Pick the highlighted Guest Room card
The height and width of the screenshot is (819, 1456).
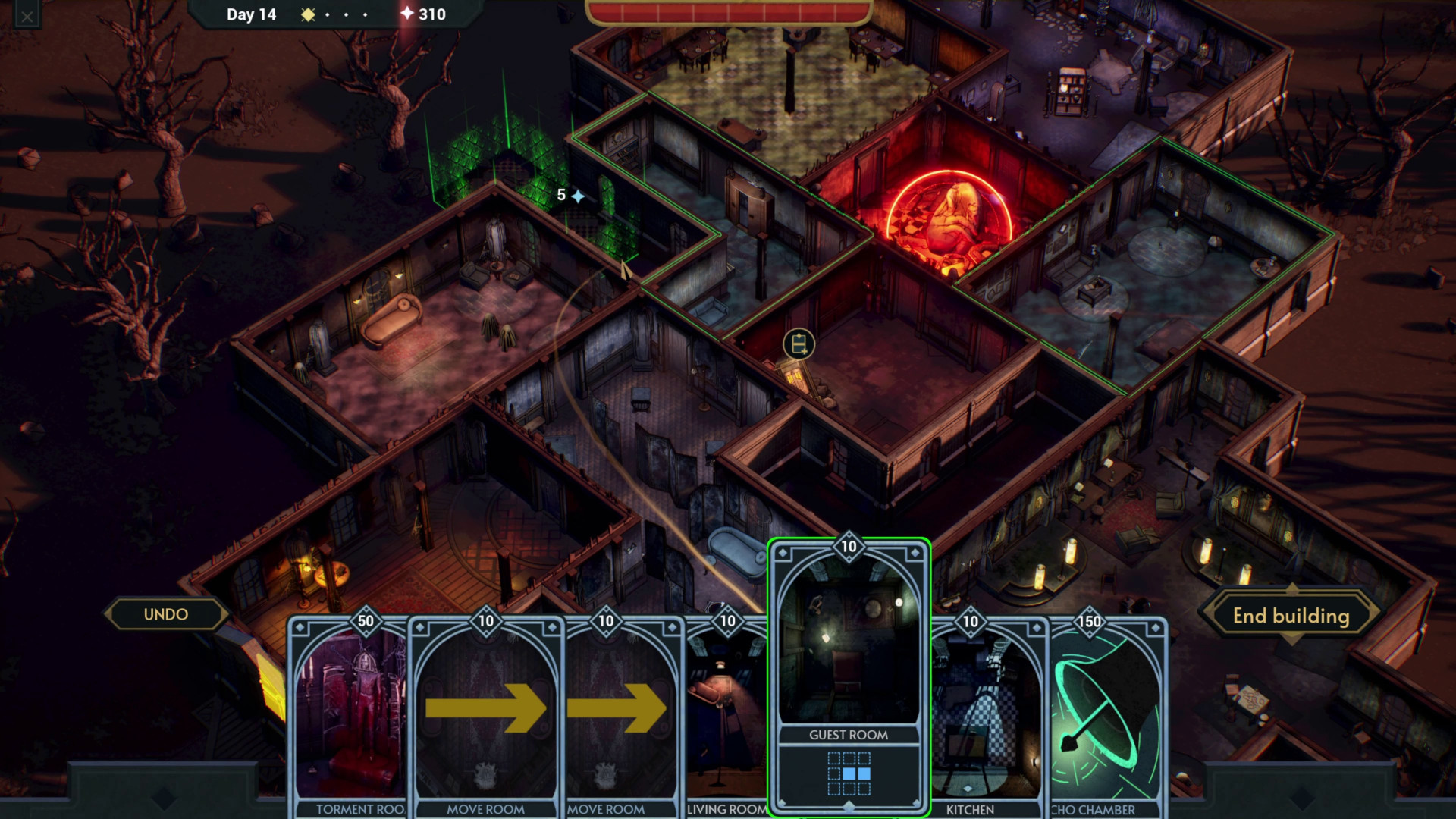coord(849,675)
